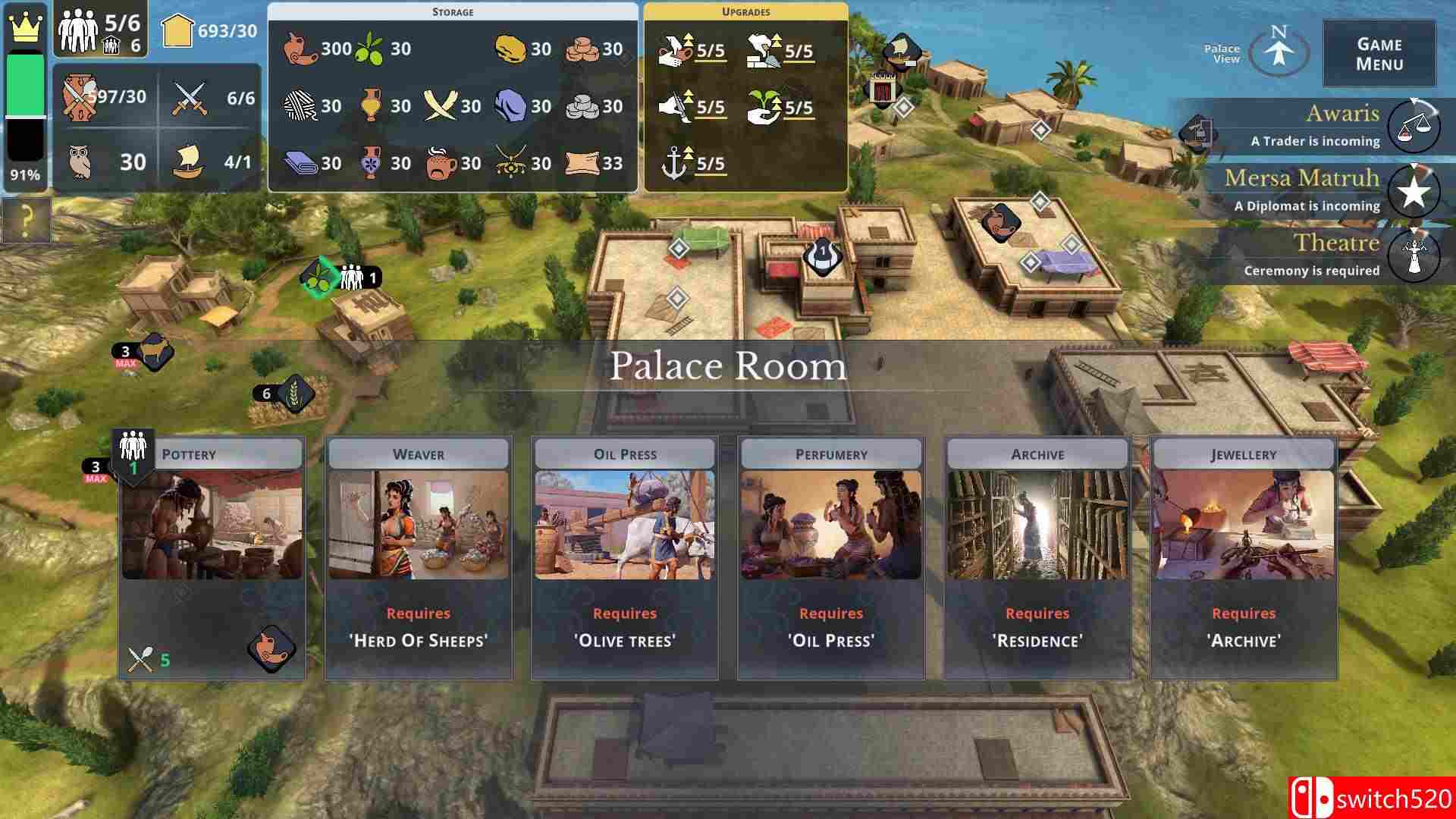The height and width of the screenshot is (819, 1456).
Task: Select the pottery crafting upgrade
Action: point(675,49)
